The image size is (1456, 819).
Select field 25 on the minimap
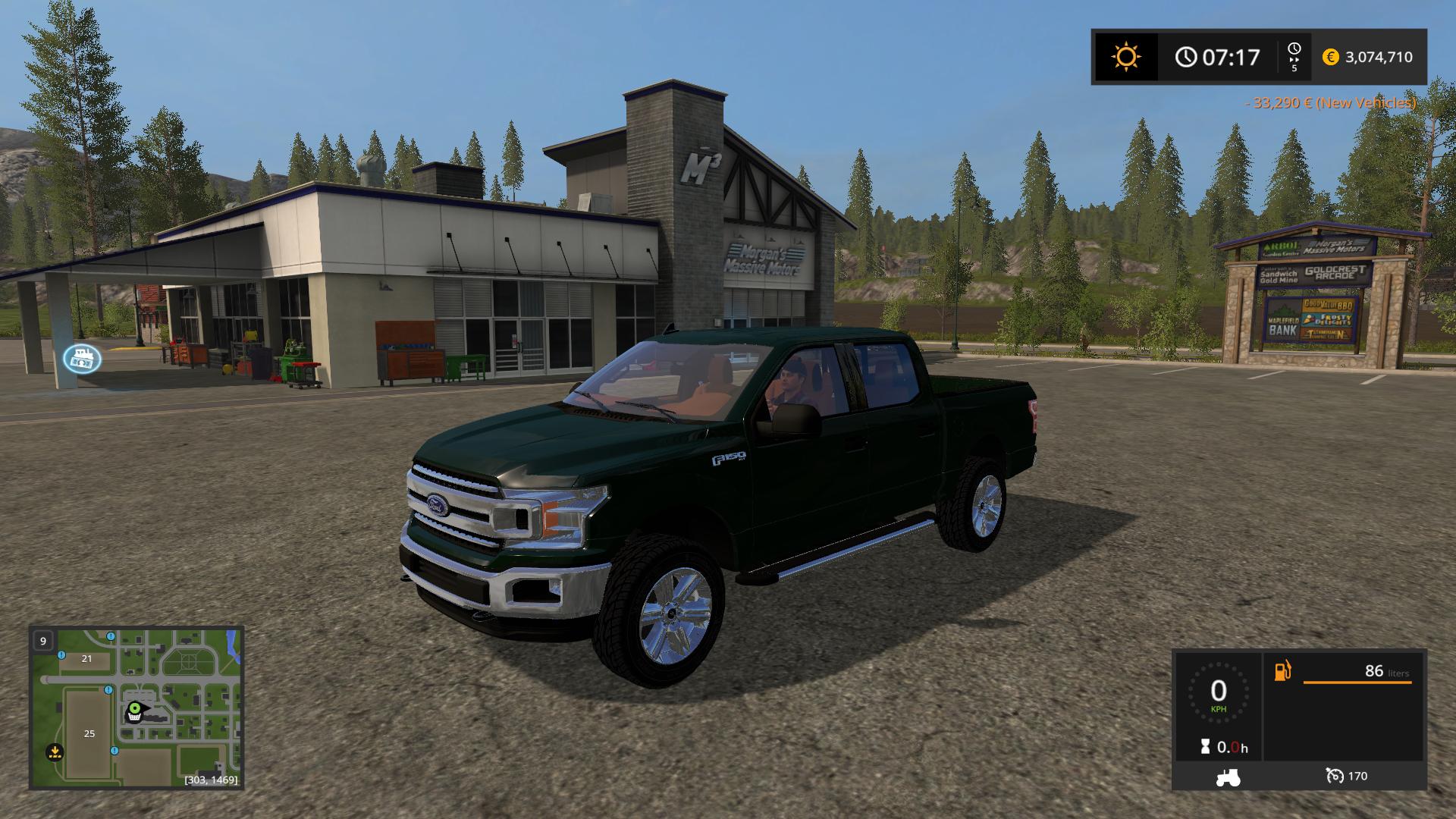coord(89,733)
